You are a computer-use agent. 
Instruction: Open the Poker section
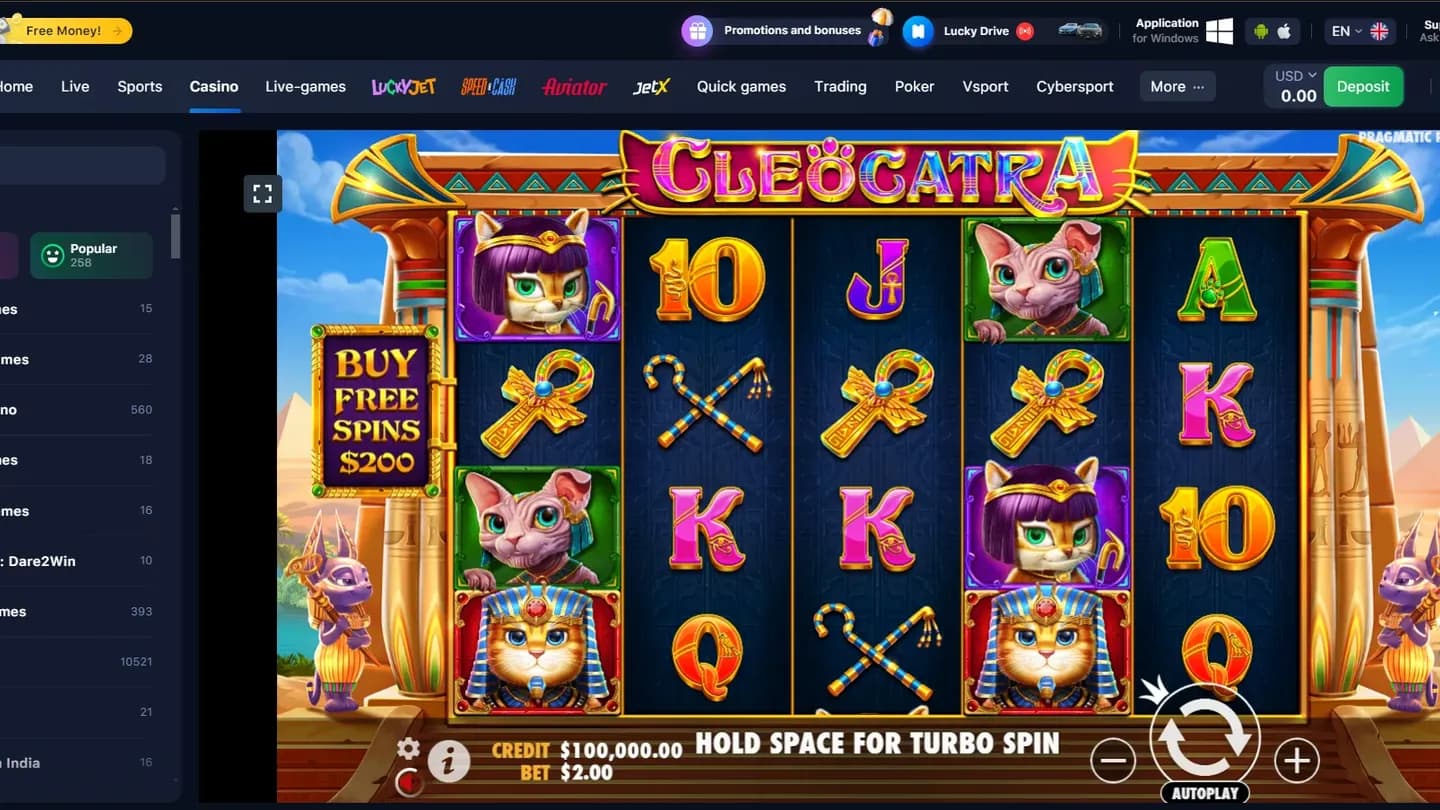coord(914,87)
